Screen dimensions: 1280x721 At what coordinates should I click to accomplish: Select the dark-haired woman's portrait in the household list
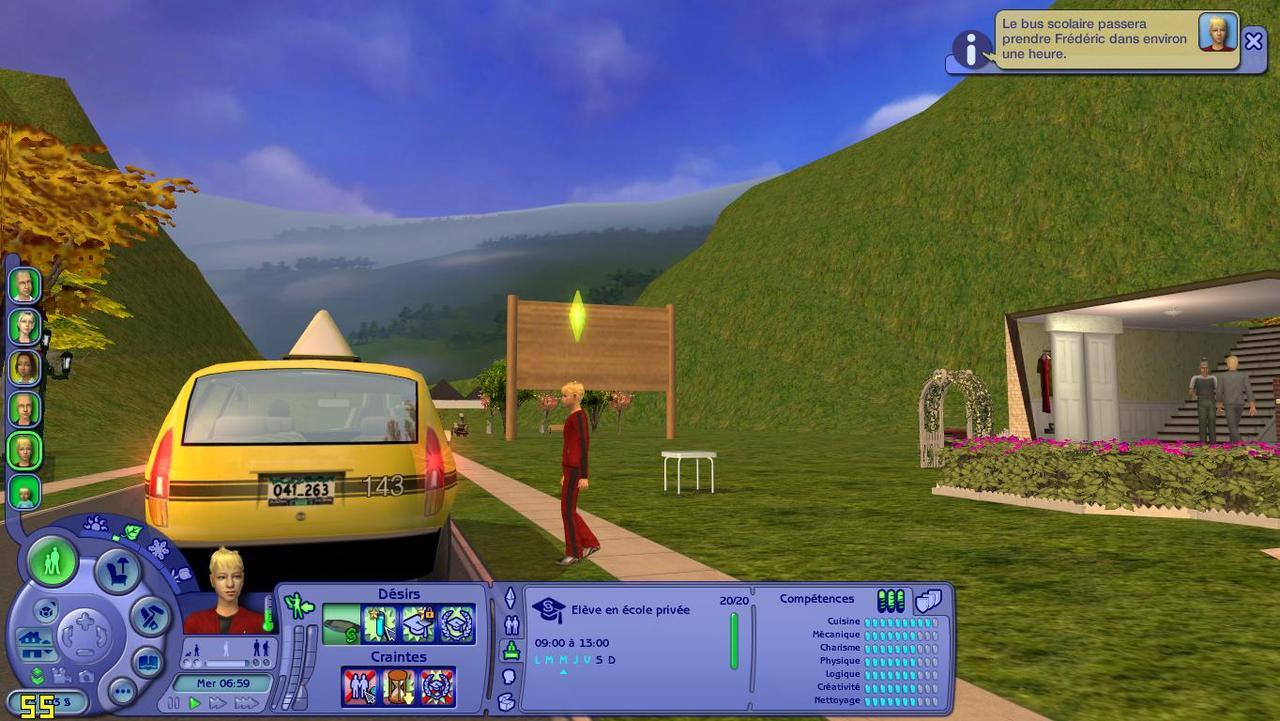click(x=24, y=367)
